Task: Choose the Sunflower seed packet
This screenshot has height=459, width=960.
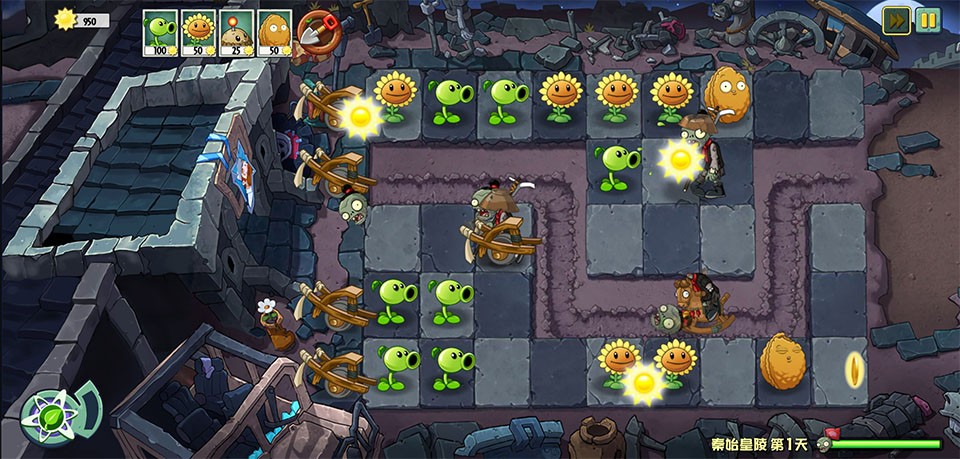Action: pyautogui.click(x=198, y=33)
